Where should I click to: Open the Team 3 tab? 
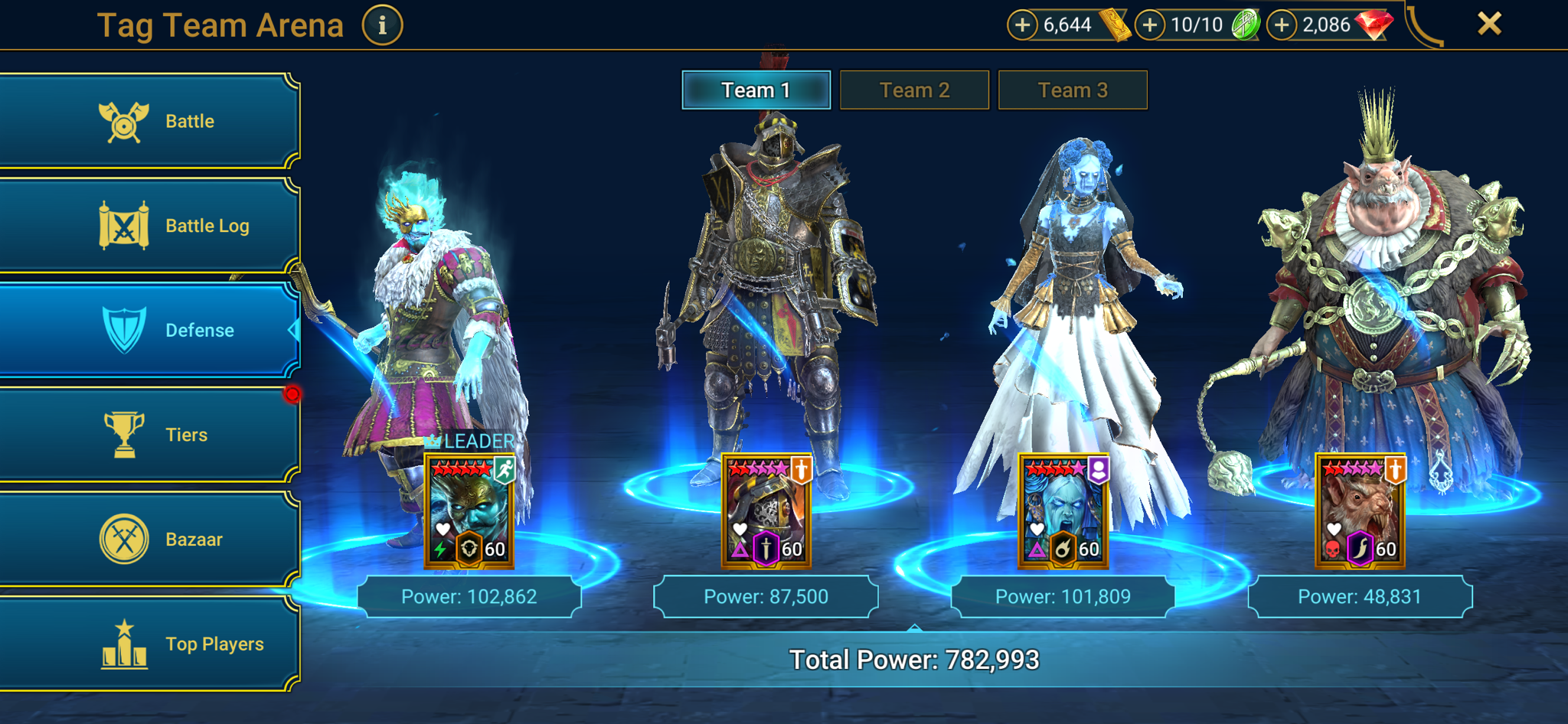[1073, 90]
